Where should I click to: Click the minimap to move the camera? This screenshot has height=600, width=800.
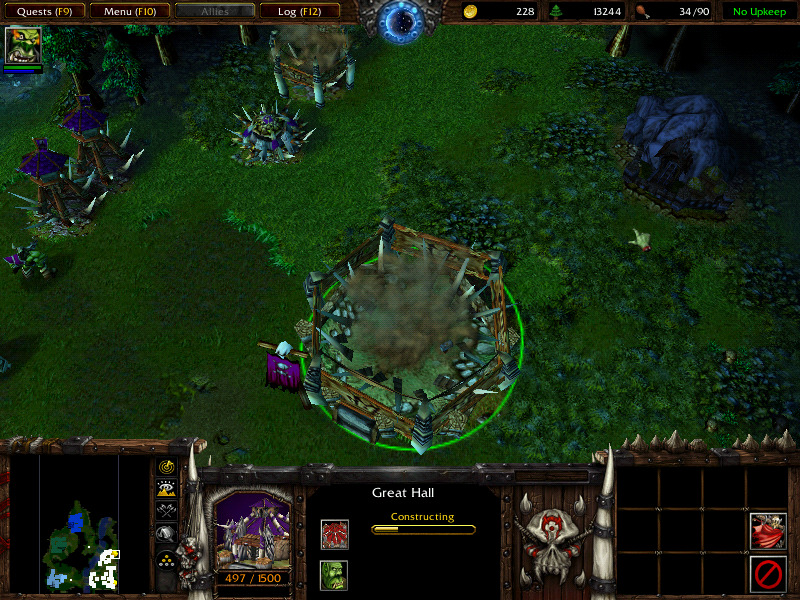(x=79, y=523)
